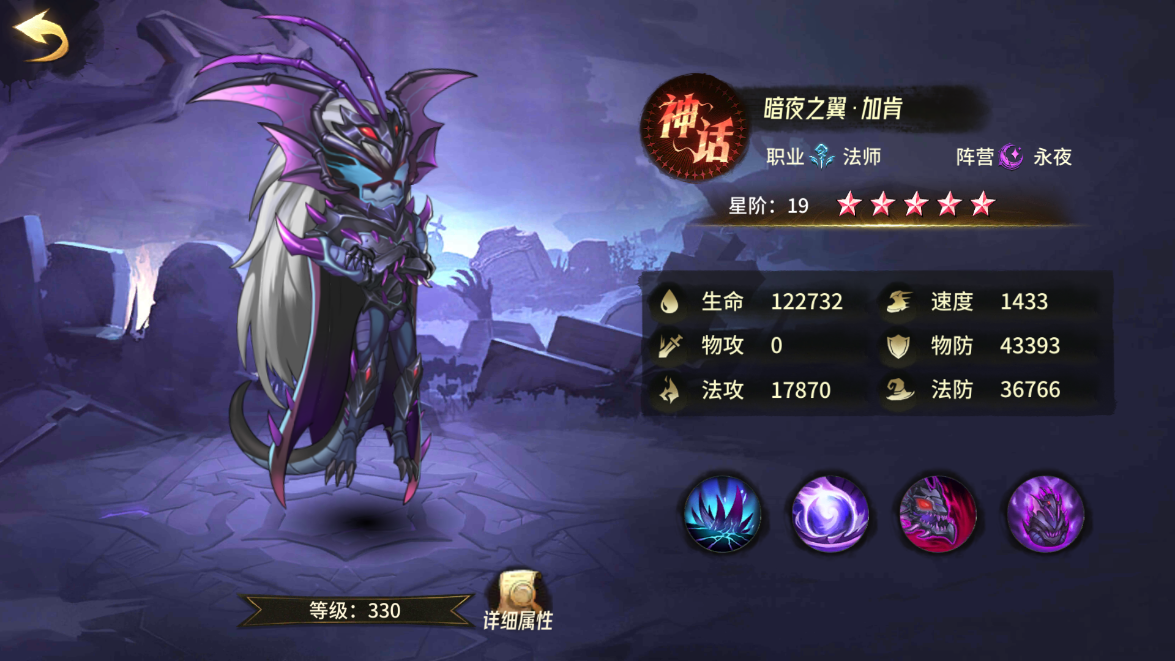Select the purple swirling orb skill
Viewport: 1175px width, 661px height.
click(830, 514)
